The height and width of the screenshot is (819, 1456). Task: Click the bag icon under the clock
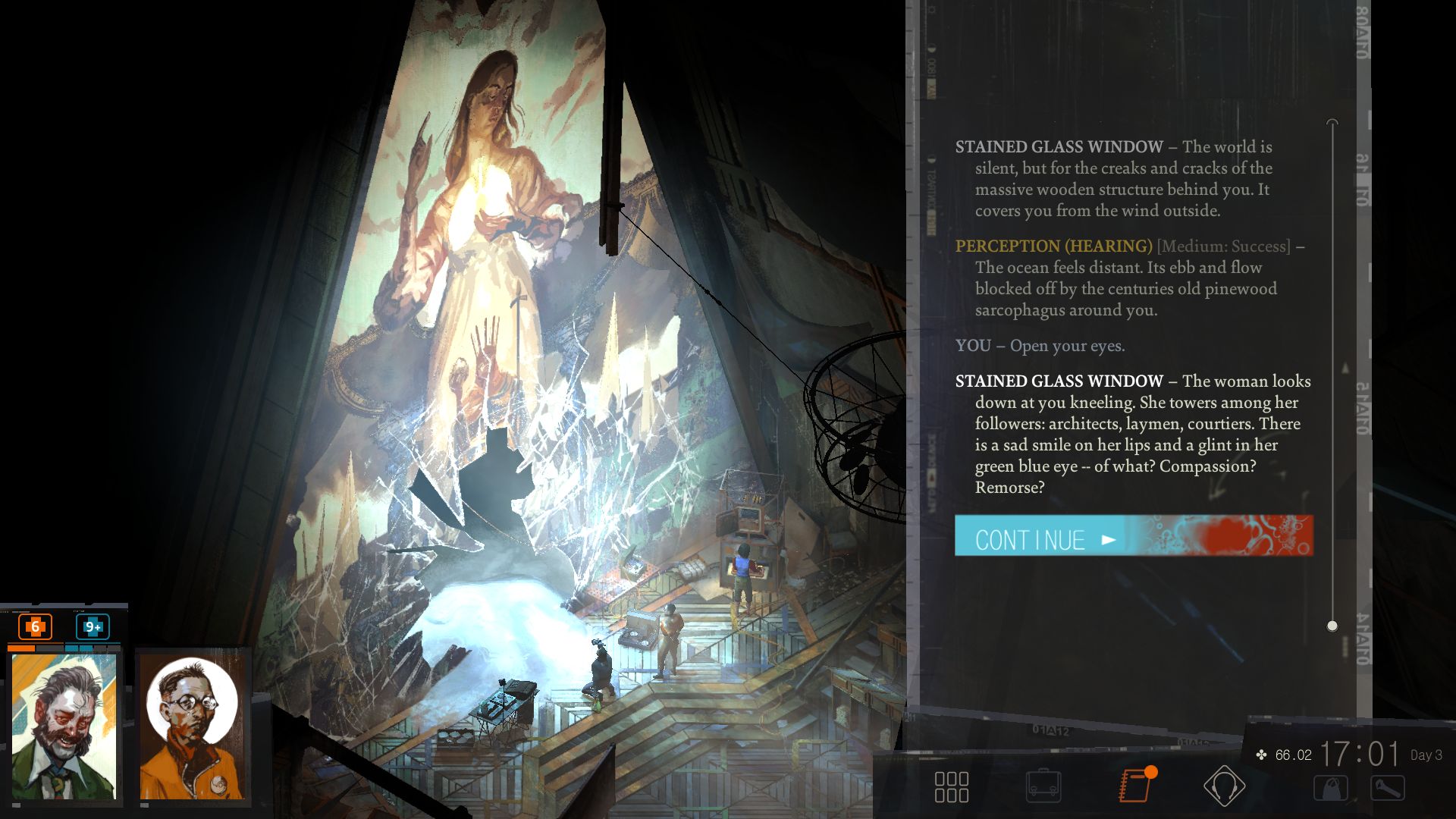click(1331, 789)
